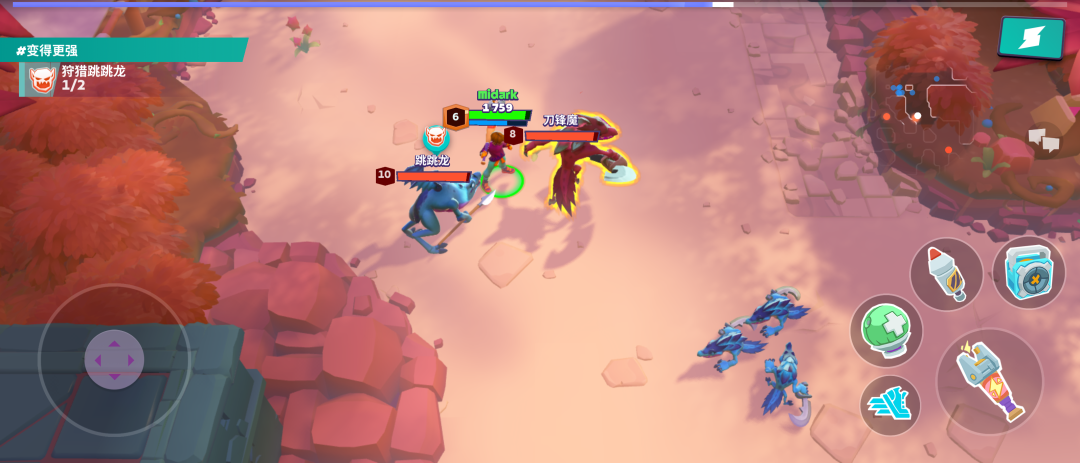Trigger the blue dash ability
Image resolution: width=1080 pixels, height=463 pixels.
[889, 404]
